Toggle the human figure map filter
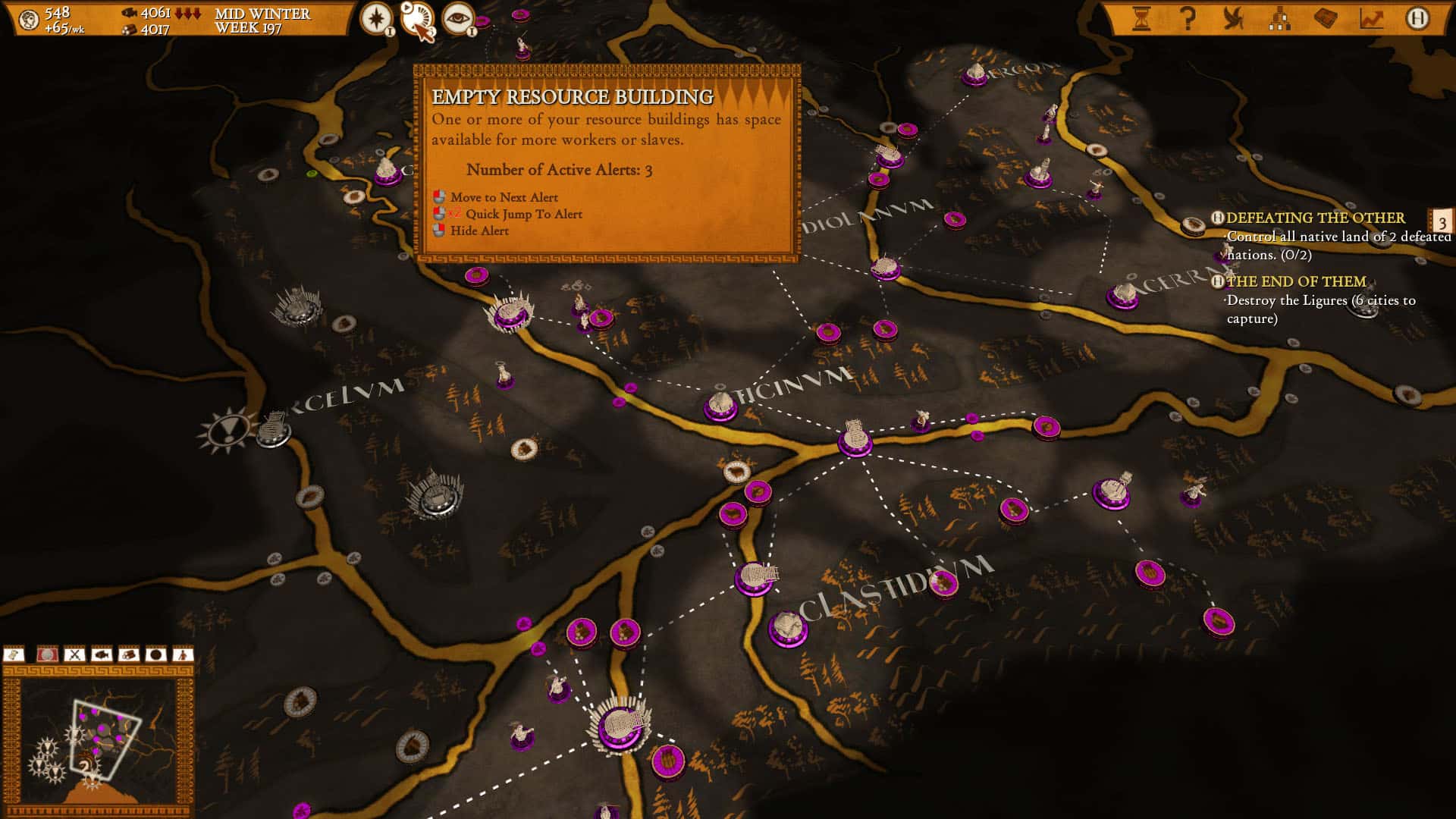 pos(183,654)
